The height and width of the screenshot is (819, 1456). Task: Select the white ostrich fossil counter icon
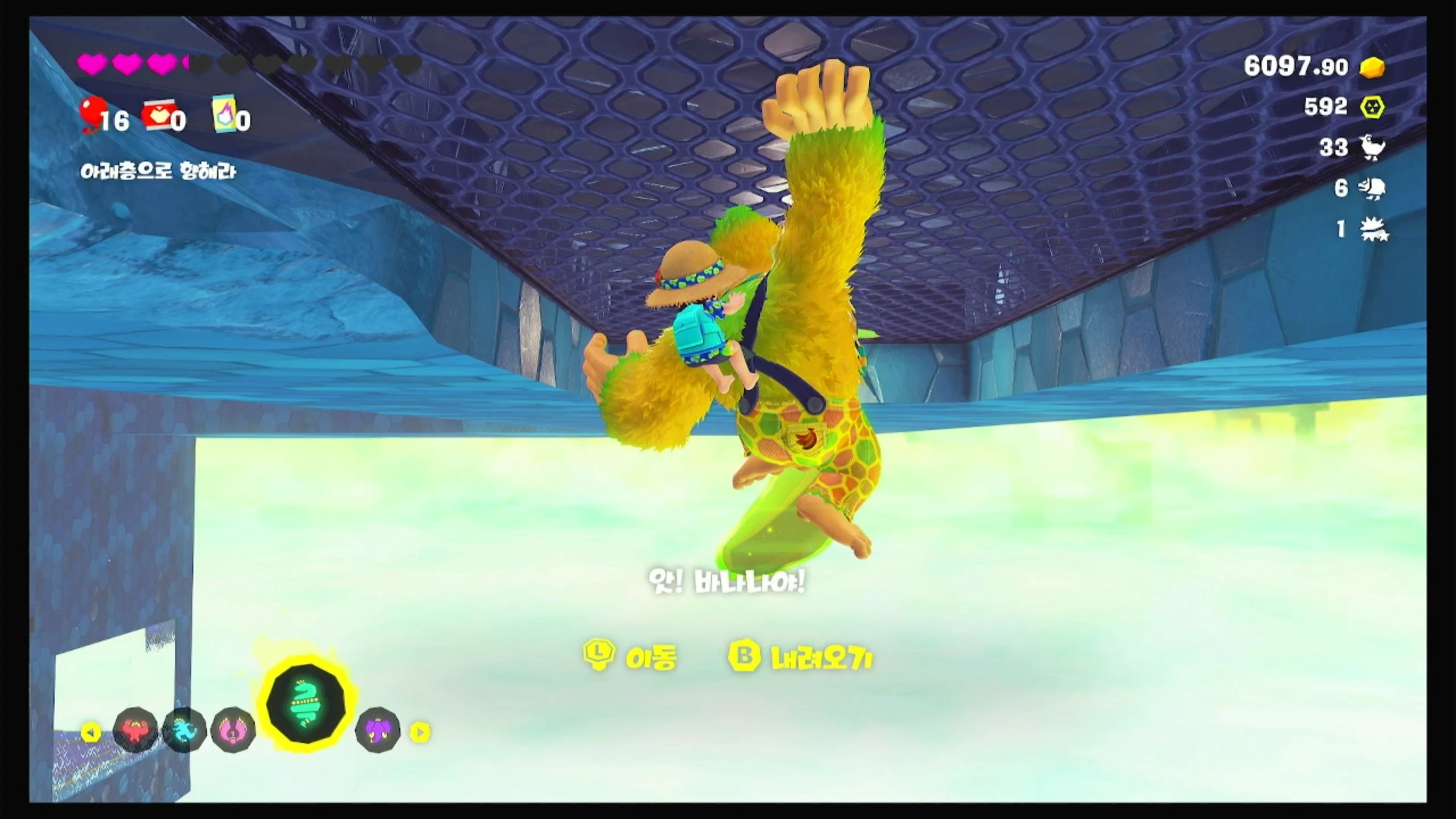click(x=1372, y=148)
